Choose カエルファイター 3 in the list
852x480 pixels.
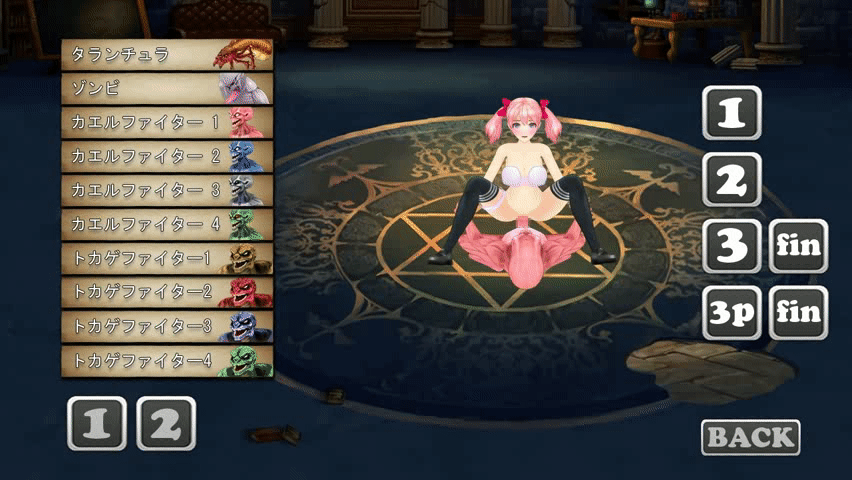pos(166,190)
